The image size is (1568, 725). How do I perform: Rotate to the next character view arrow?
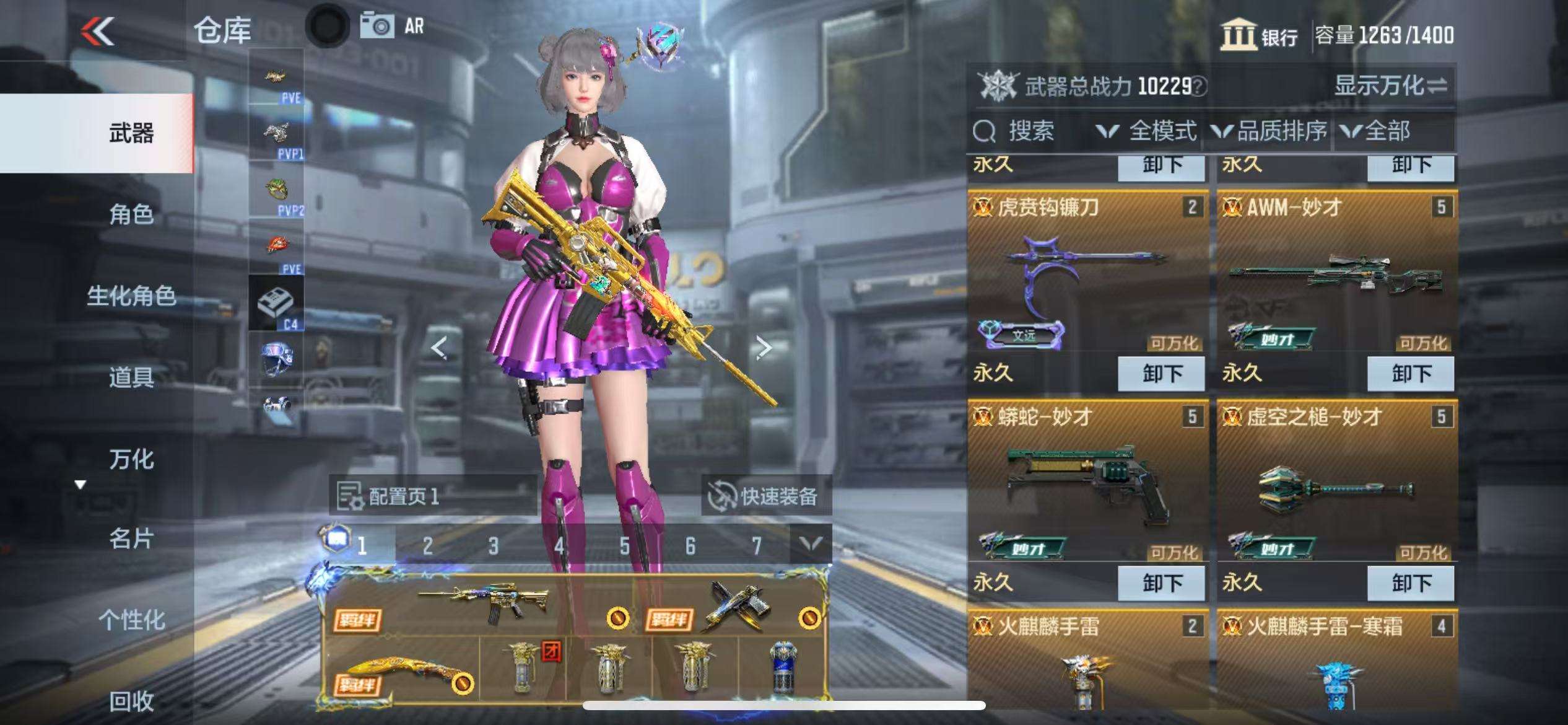764,348
